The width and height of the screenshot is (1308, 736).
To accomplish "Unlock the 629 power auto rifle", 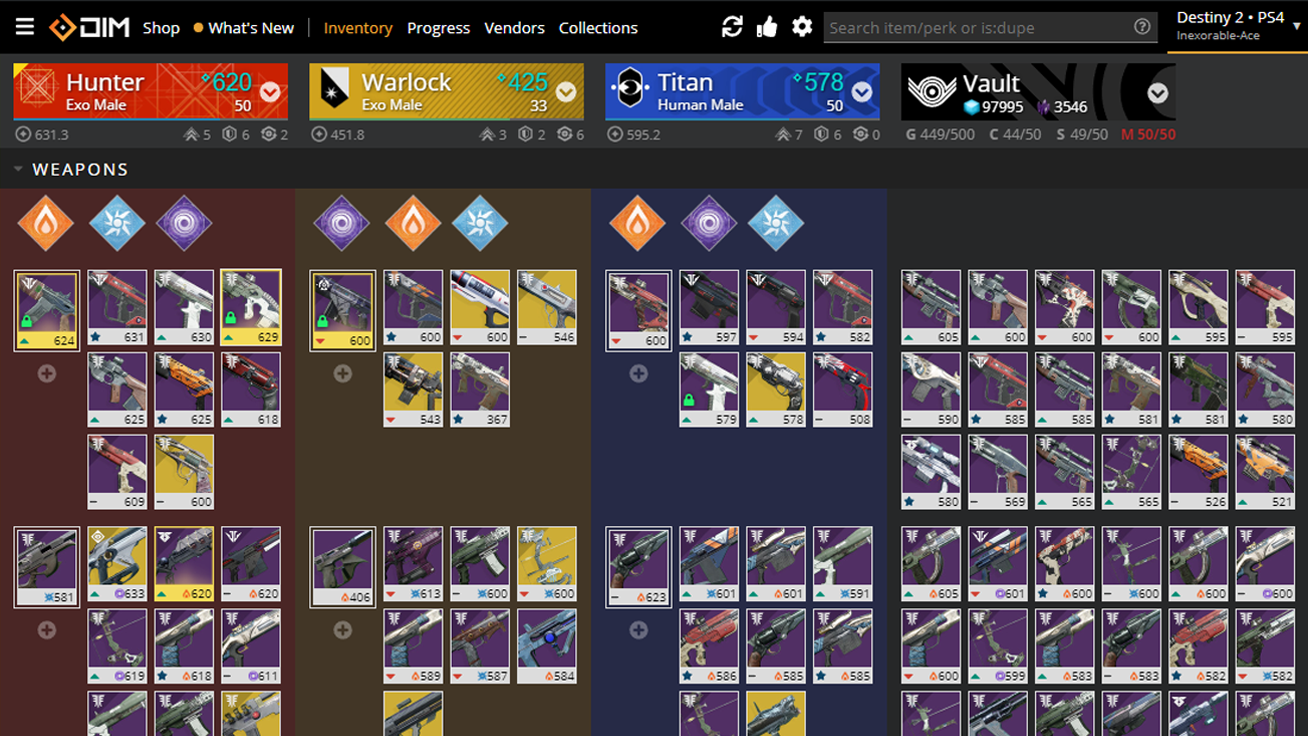I will pos(230,320).
